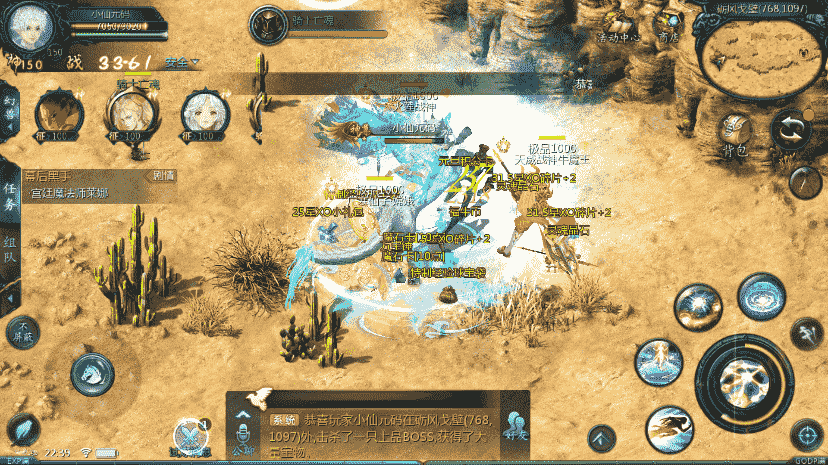Screen dimensions: 828x465
Task: Activate the blue swirl skill icon
Action: (760, 297)
